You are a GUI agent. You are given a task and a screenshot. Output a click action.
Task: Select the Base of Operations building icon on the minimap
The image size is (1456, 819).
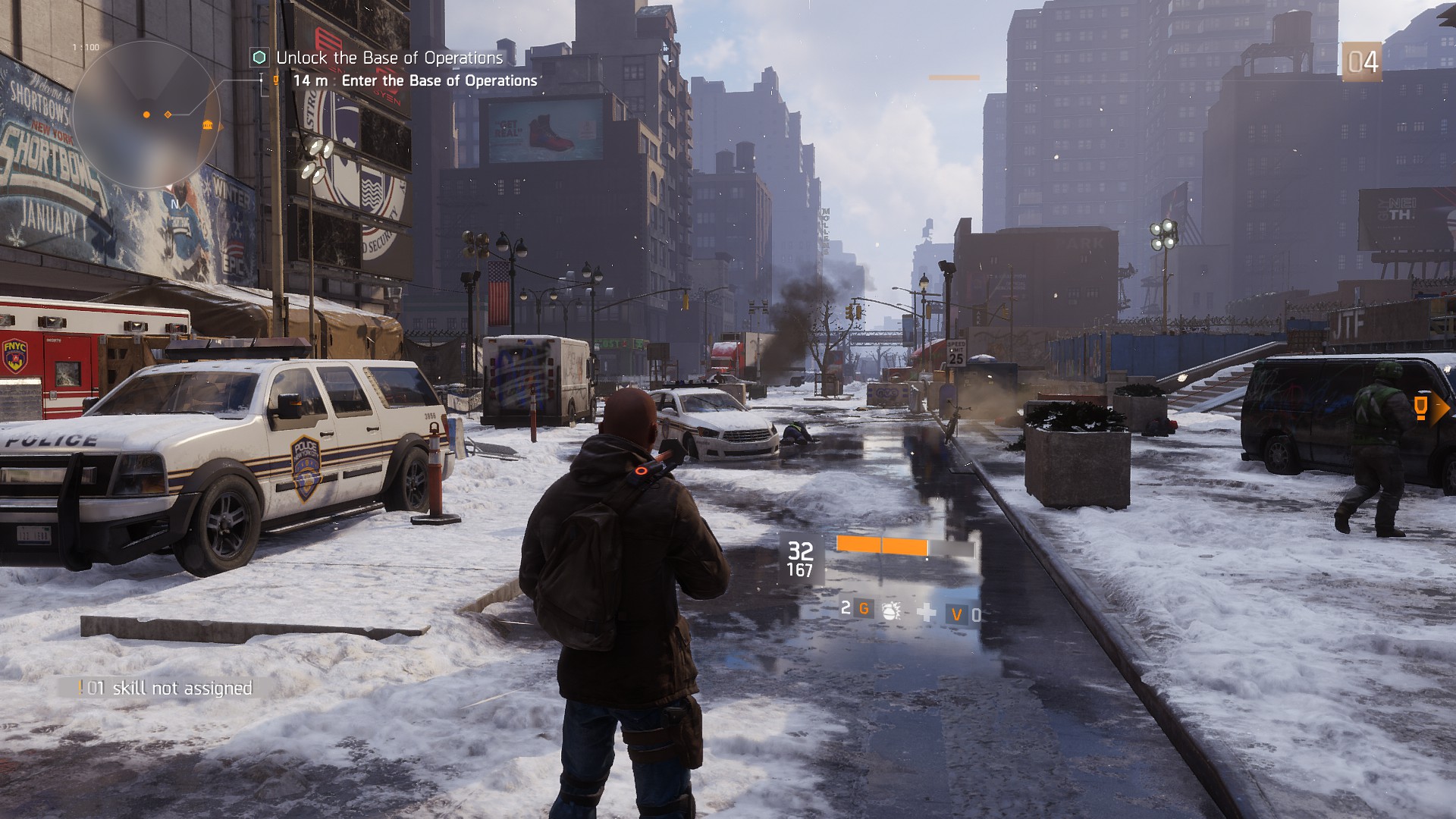click(207, 125)
